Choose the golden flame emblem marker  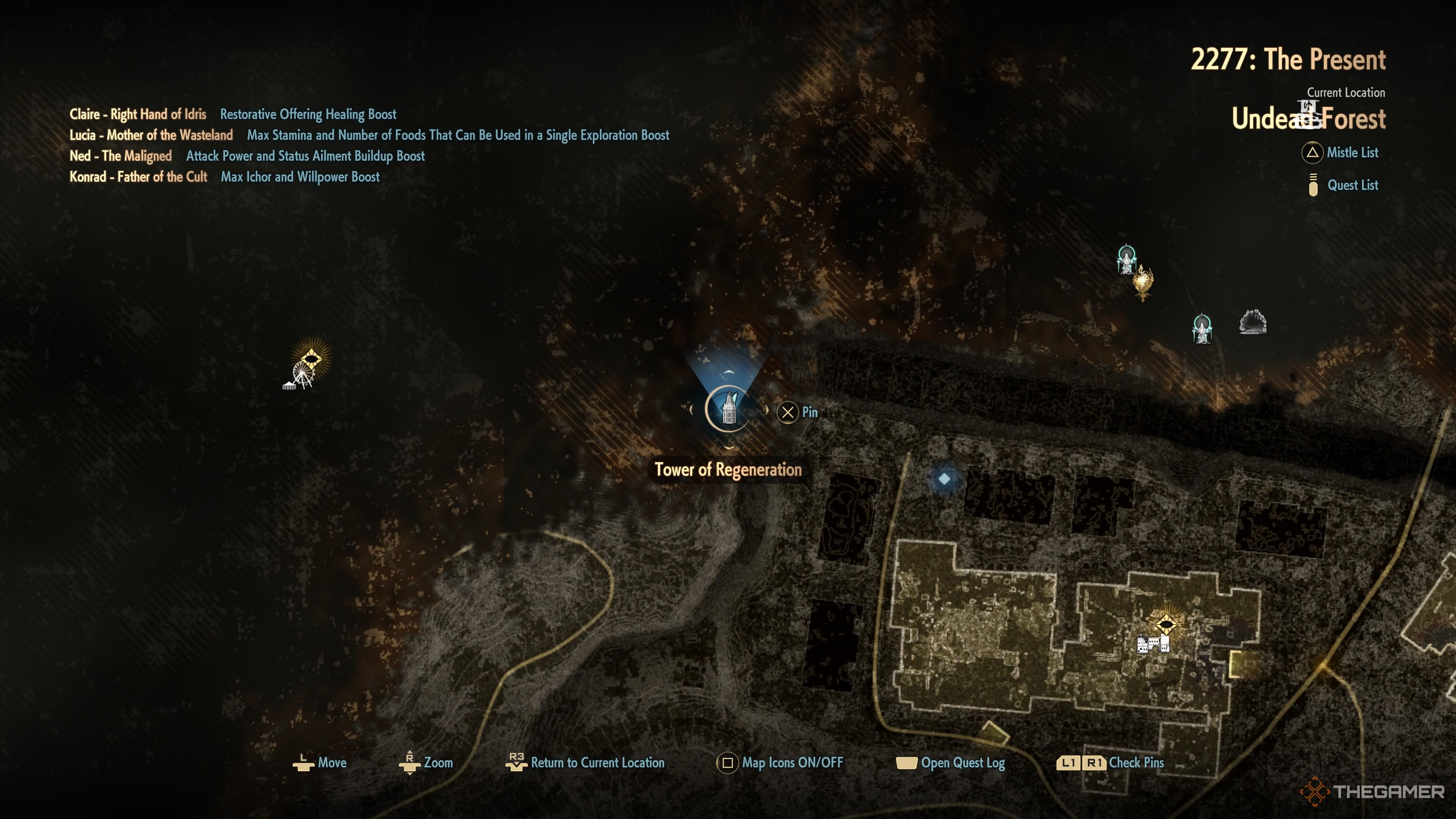(x=1142, y=281)
